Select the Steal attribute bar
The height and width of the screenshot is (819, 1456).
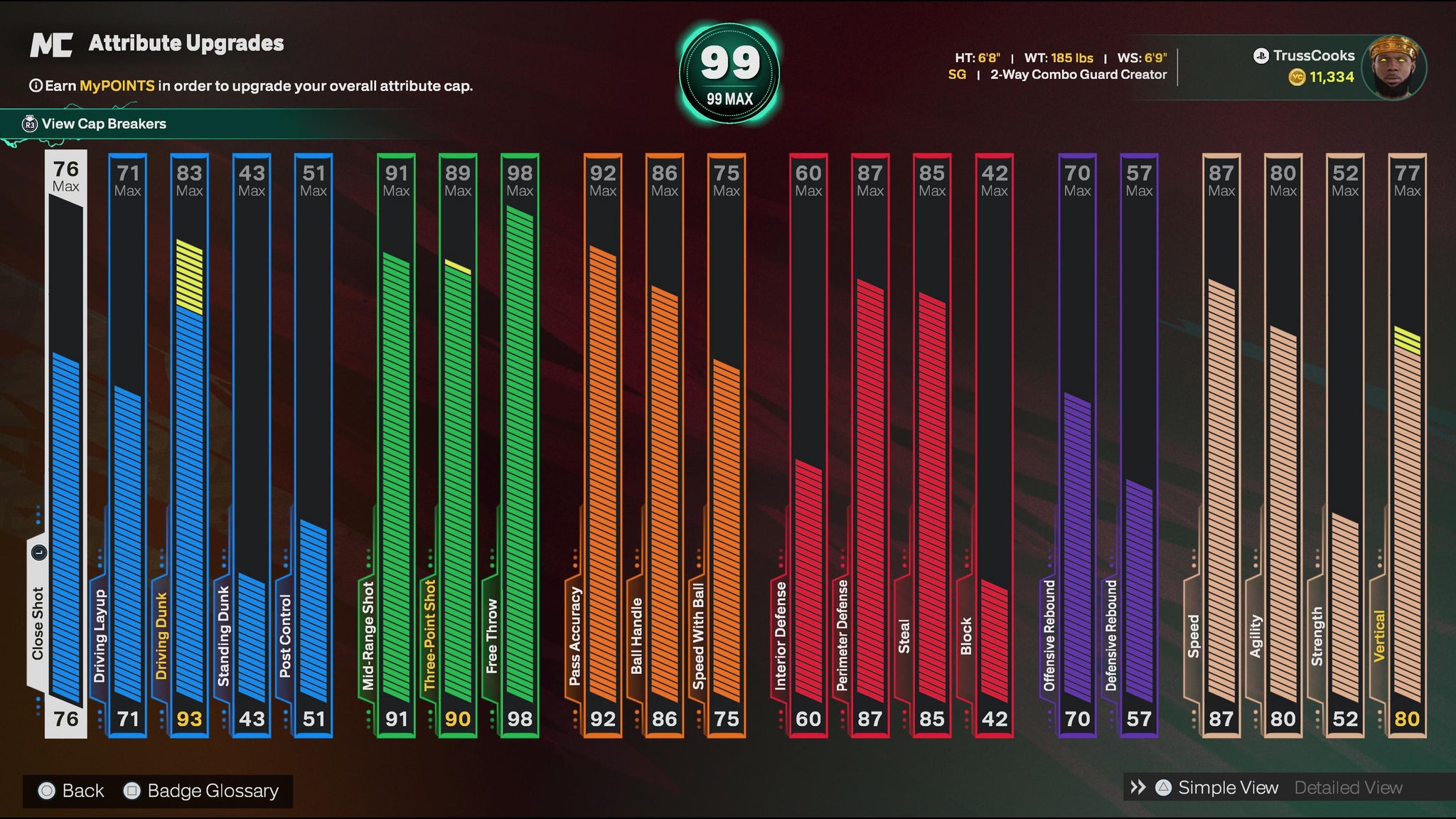coord(932,444)
